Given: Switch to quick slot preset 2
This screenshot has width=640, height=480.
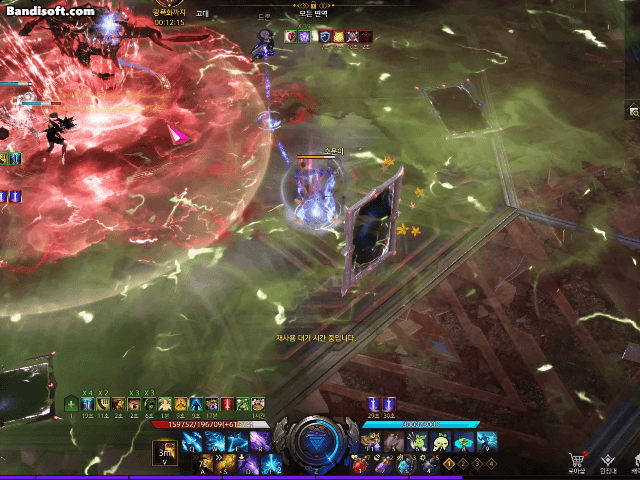Looking at the screenshot, I should (x=464, y=464).
